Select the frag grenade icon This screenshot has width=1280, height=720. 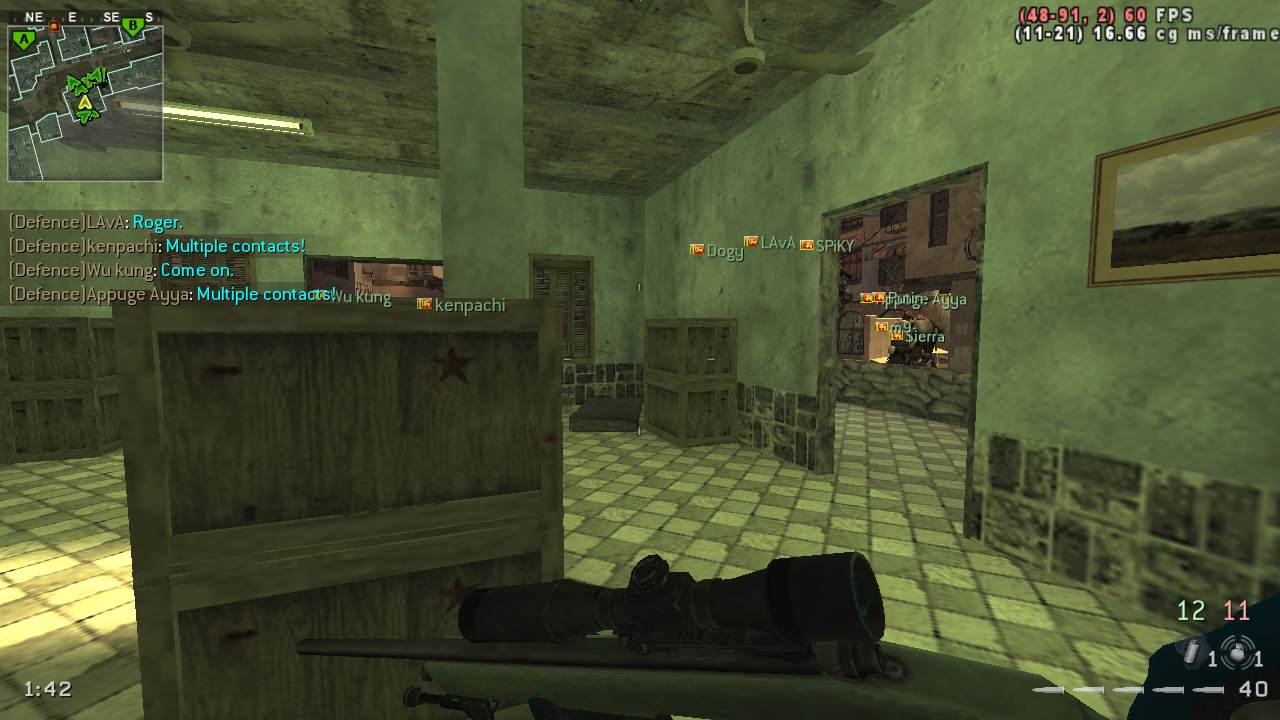pos(1238,655)
